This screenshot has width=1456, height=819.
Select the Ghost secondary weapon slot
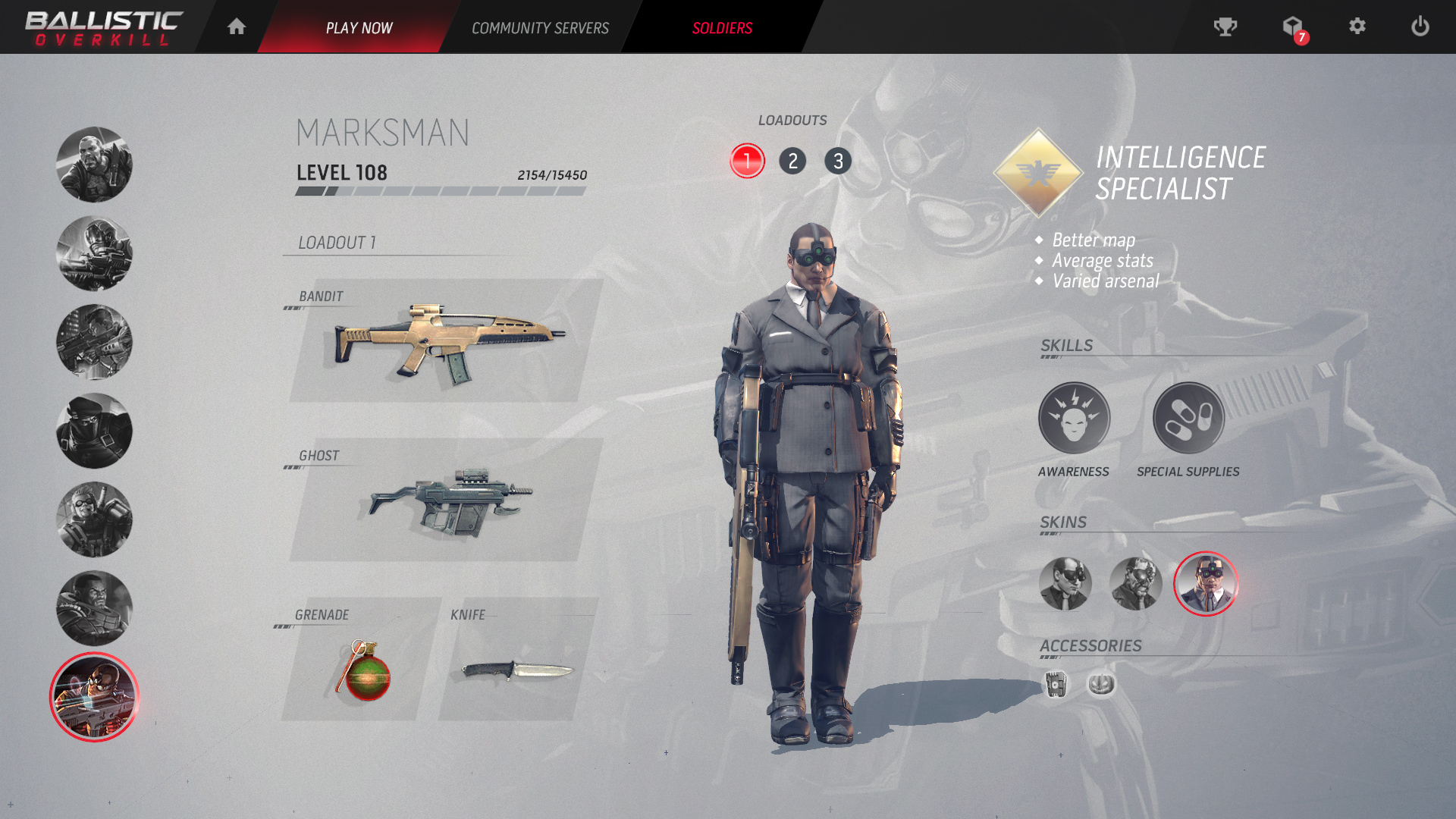446,500
